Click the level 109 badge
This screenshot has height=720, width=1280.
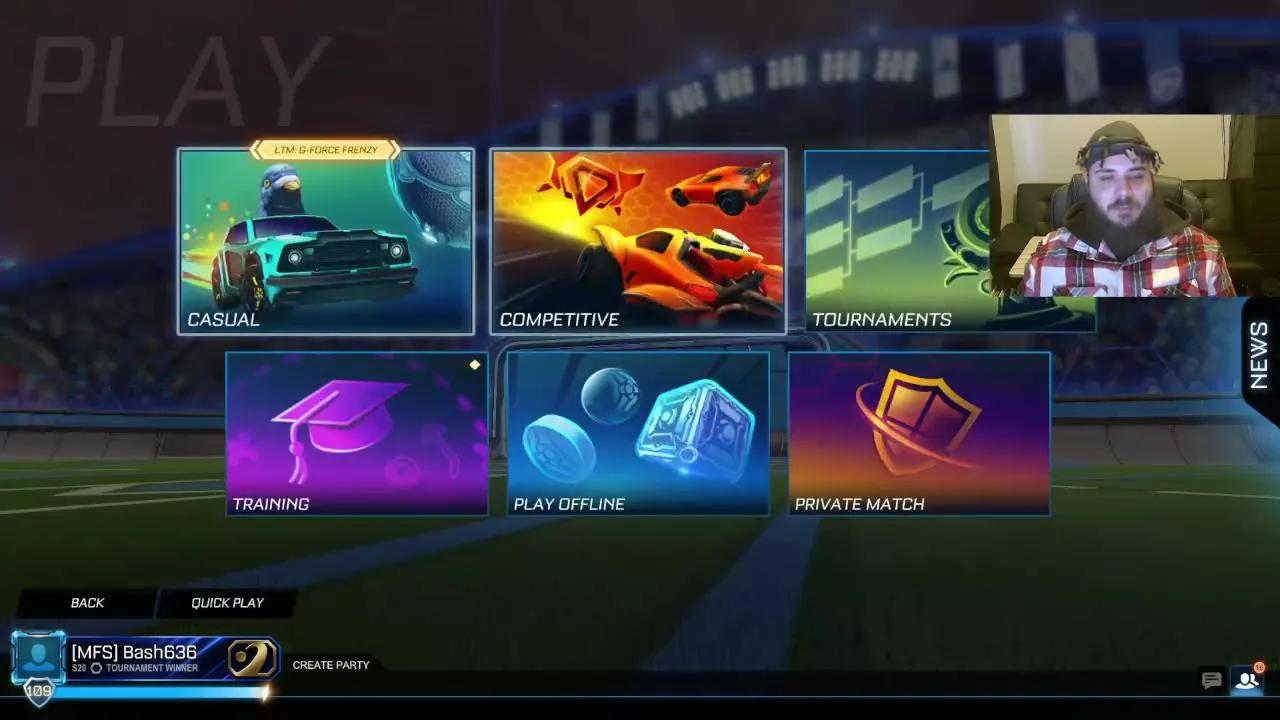[x=38, y=689]
